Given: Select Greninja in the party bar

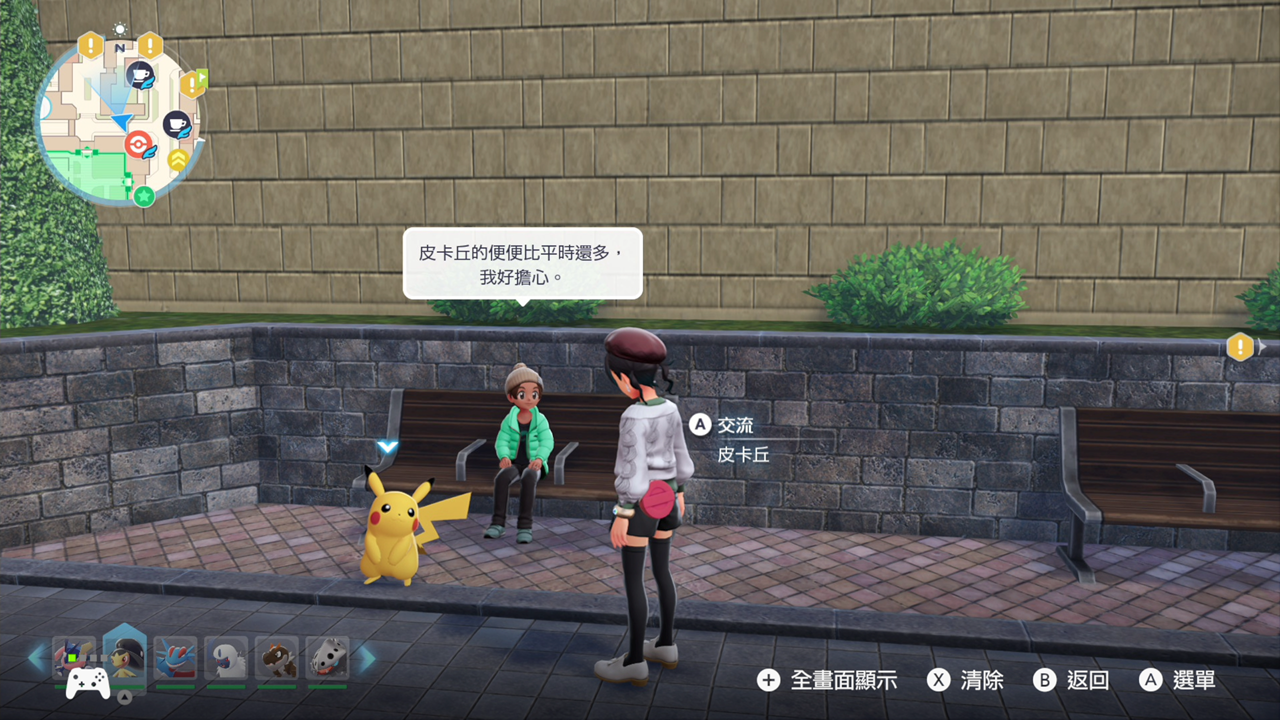Looking at the screenshot, I should 74,658.
